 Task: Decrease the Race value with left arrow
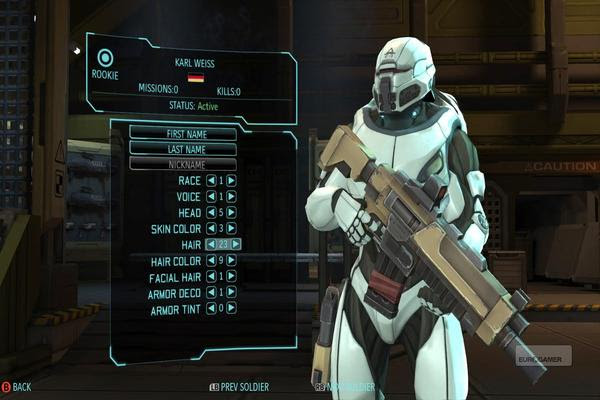pyautogui.click(x=210, y=181)
